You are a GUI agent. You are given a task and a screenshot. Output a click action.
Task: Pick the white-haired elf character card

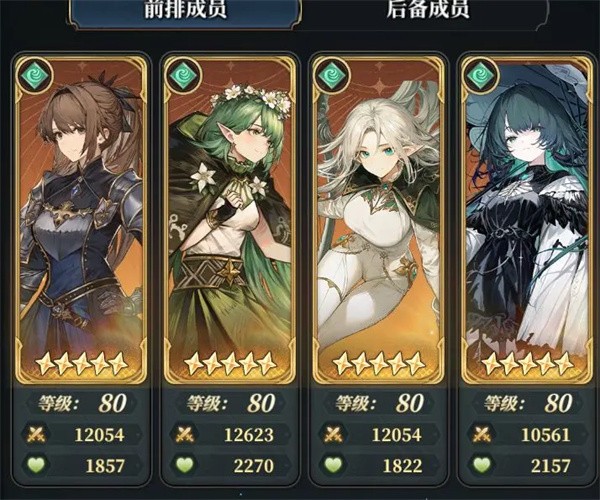(x=376, y=220)
